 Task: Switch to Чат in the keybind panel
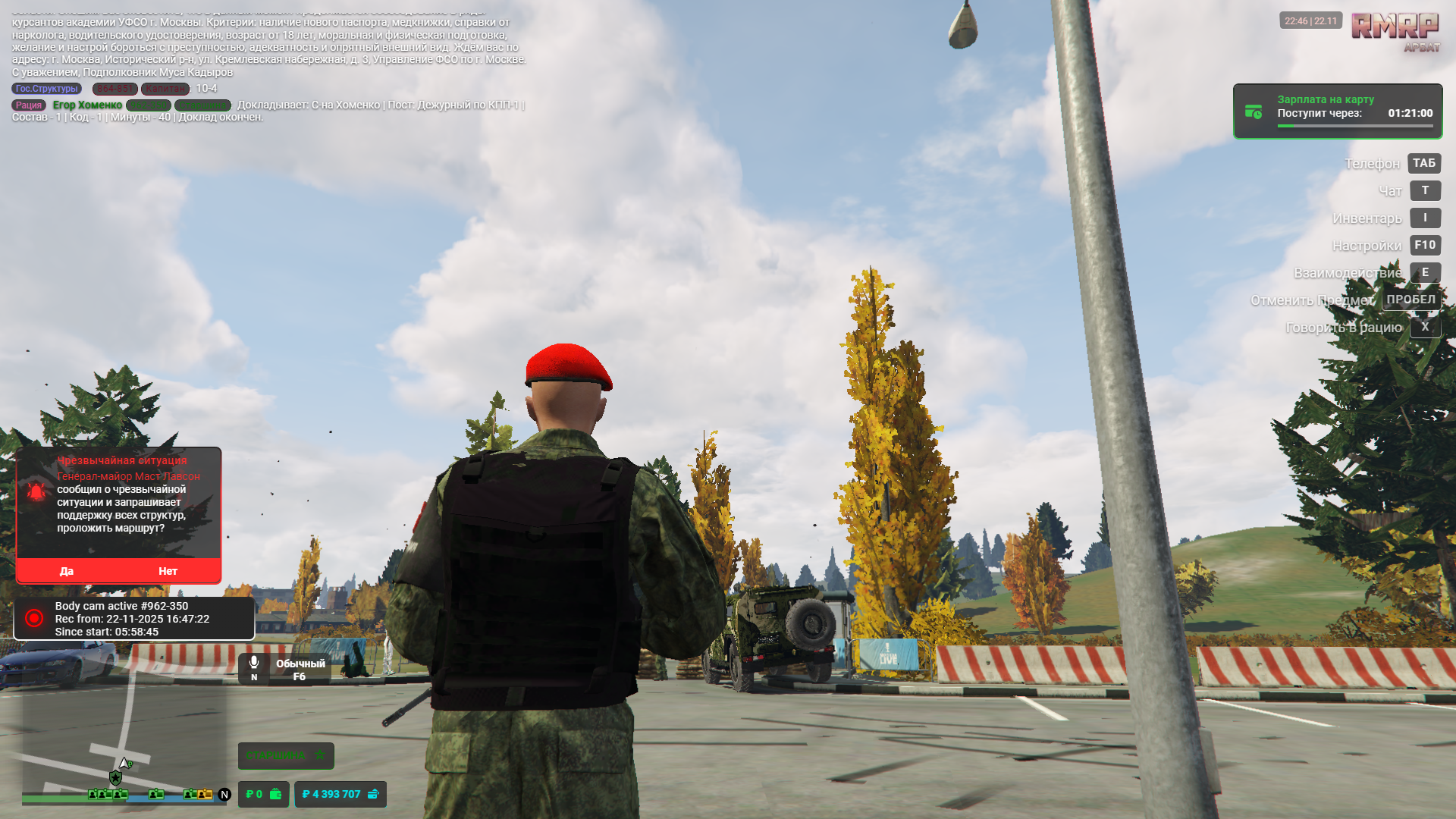coord(1425,190)
